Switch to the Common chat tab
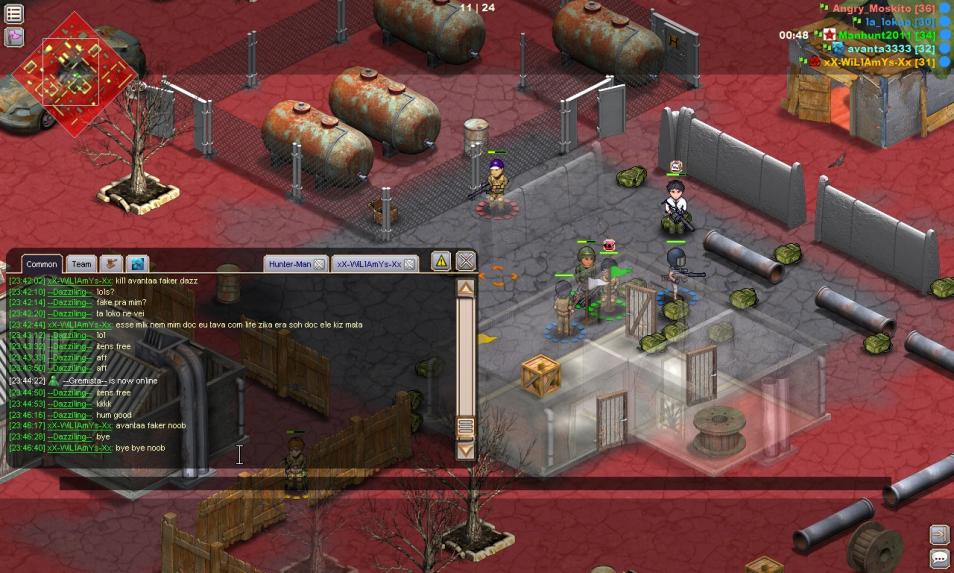 (42, 264)
